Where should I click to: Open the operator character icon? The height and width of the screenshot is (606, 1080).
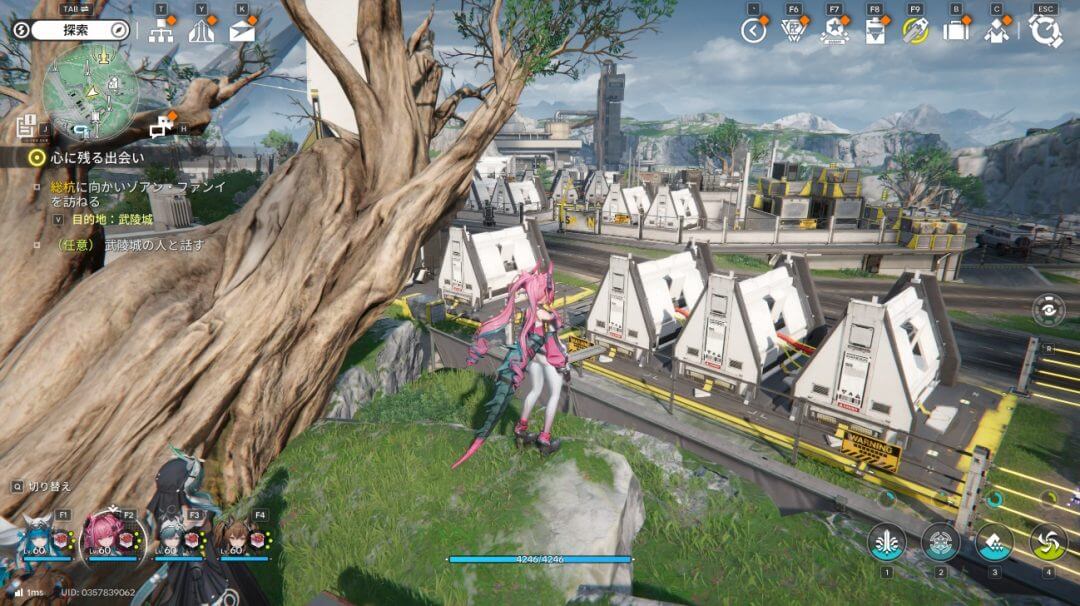tap(996, 31)
